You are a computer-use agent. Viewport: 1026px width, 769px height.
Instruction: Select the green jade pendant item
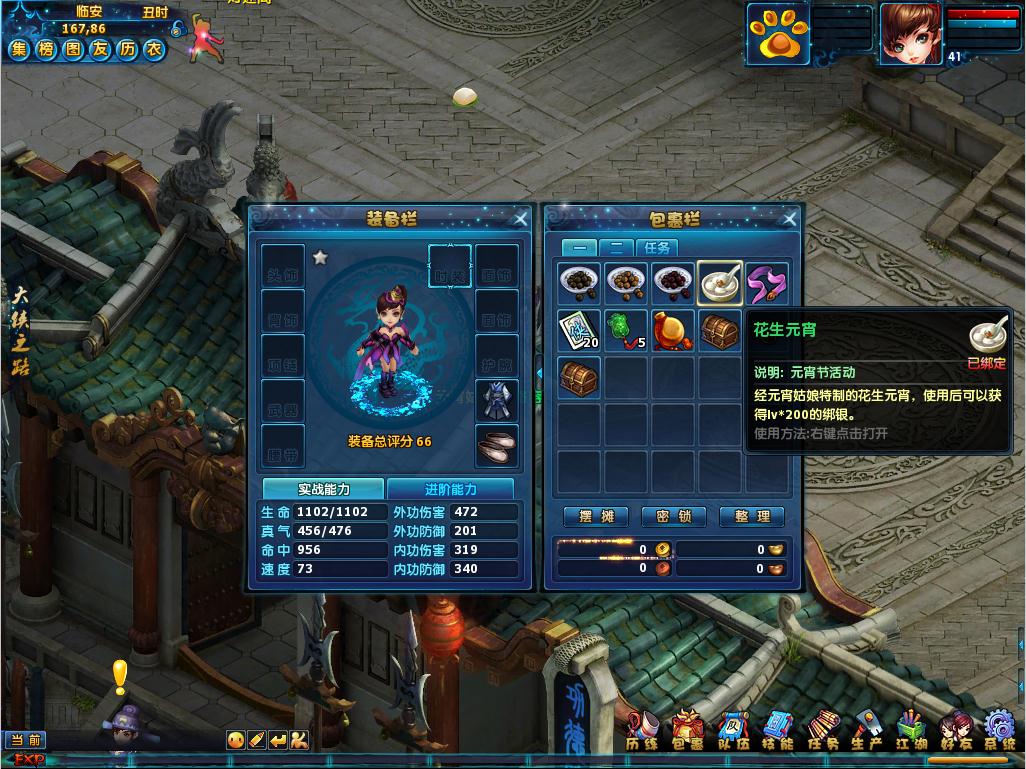[x=627, y=331]
